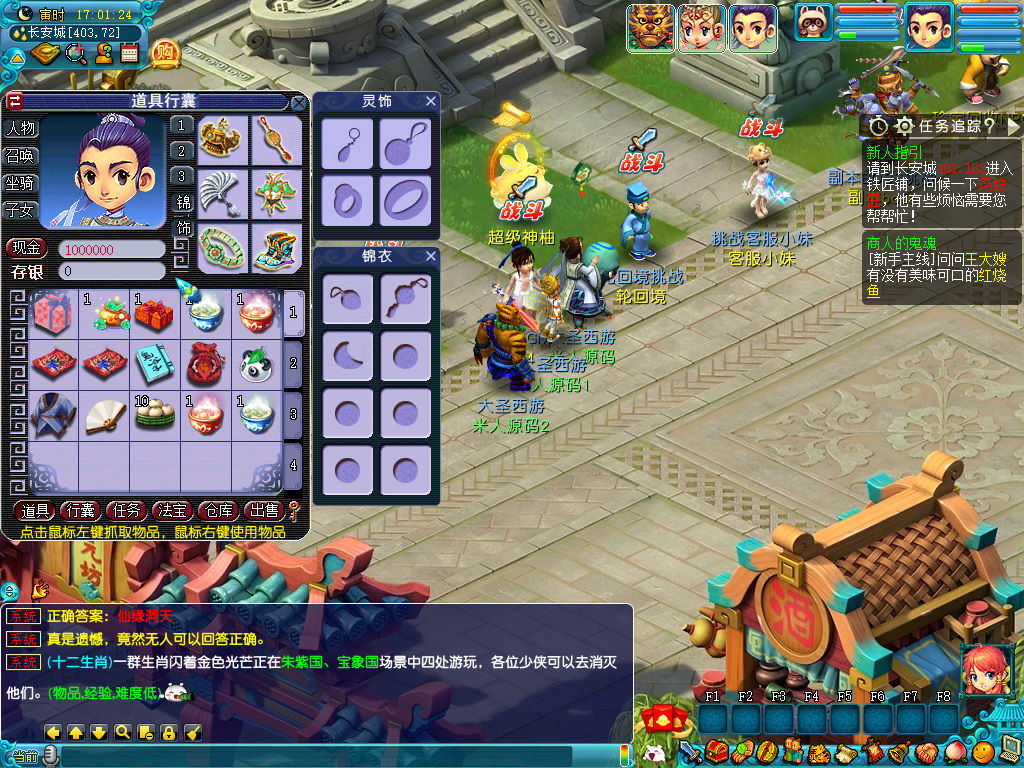The height and width of the screenshot is (768, 1024).
Task: Pick the panda item in inventory
Action: point(256,364)
